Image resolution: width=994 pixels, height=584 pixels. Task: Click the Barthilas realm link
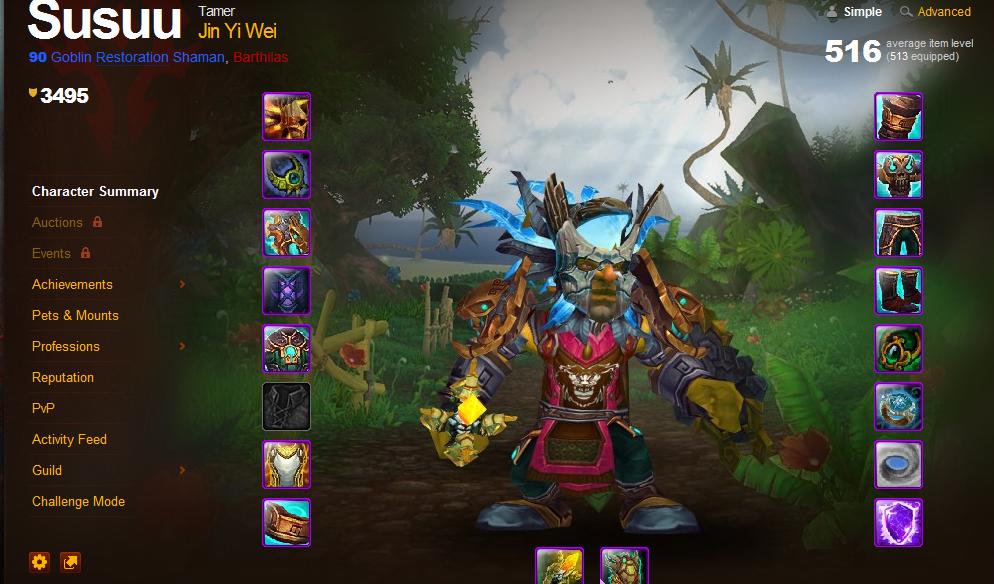coord(260,57)
